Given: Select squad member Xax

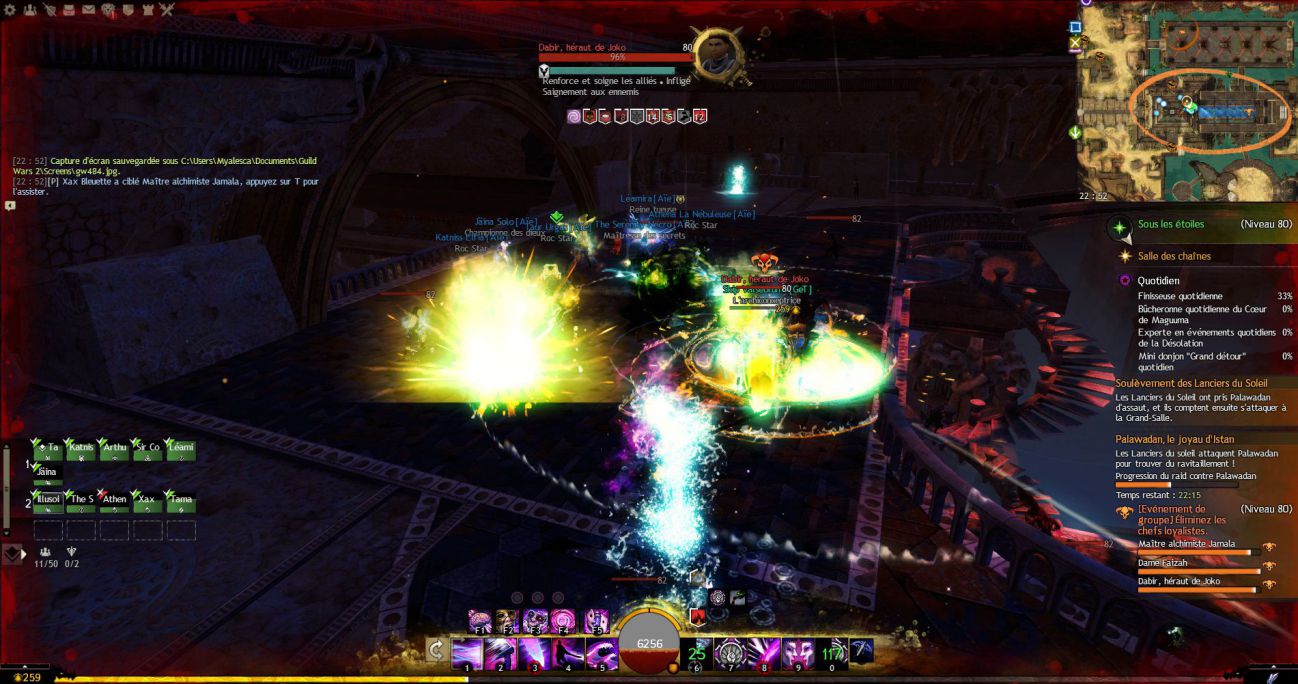Looking at the screenshot, I should [147, 501].
